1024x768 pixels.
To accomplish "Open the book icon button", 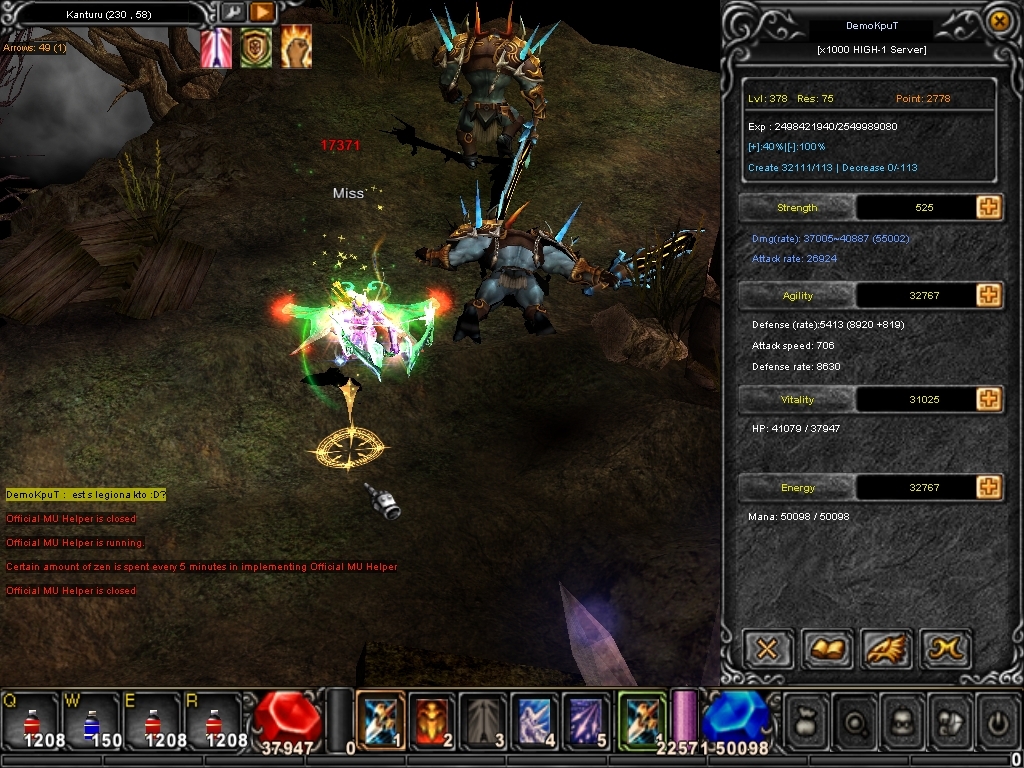I will (826, 650).
